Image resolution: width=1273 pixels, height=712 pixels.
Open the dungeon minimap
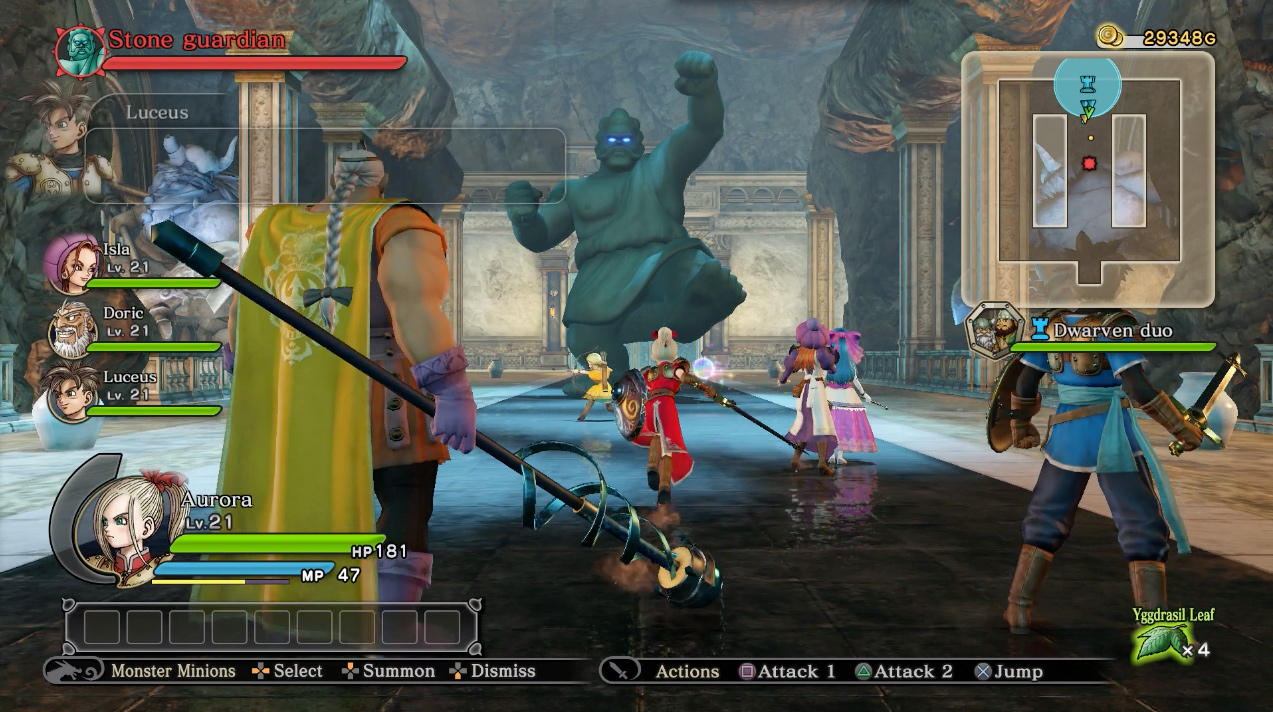[x=1088, y=180]
